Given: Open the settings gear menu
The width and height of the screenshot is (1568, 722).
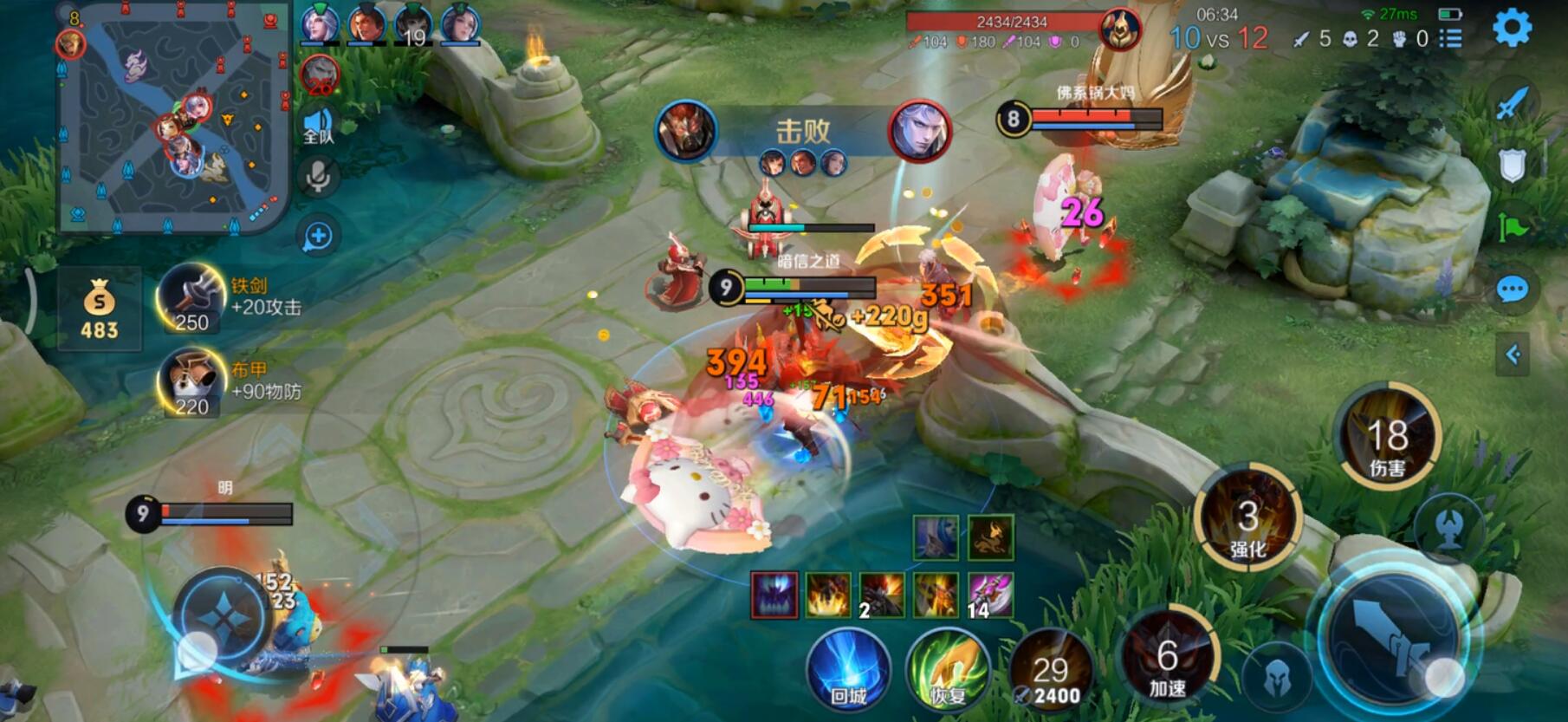Looking at the screenshot, I should (1513, 29).
